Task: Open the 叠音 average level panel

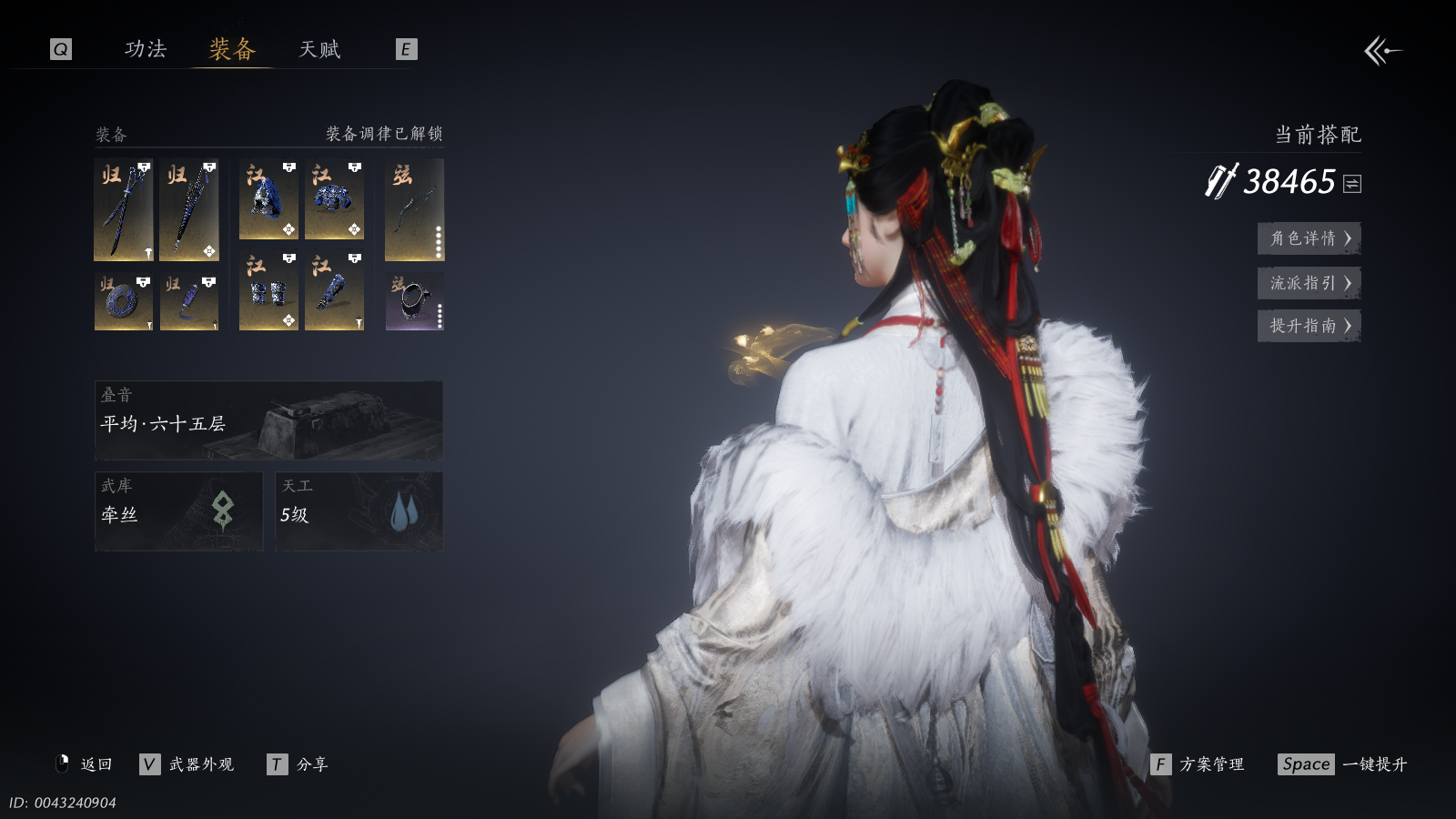Action: [x=268, y=420]
